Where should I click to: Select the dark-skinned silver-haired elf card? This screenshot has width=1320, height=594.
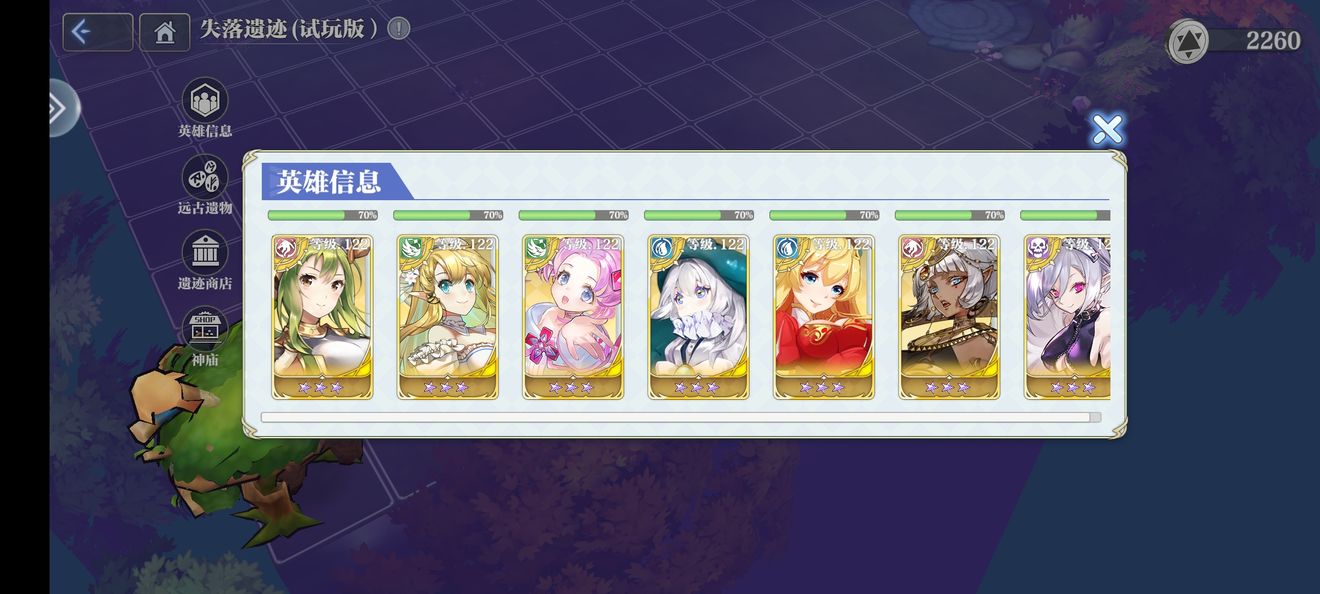pyautogui.click(x=949, y=316)
